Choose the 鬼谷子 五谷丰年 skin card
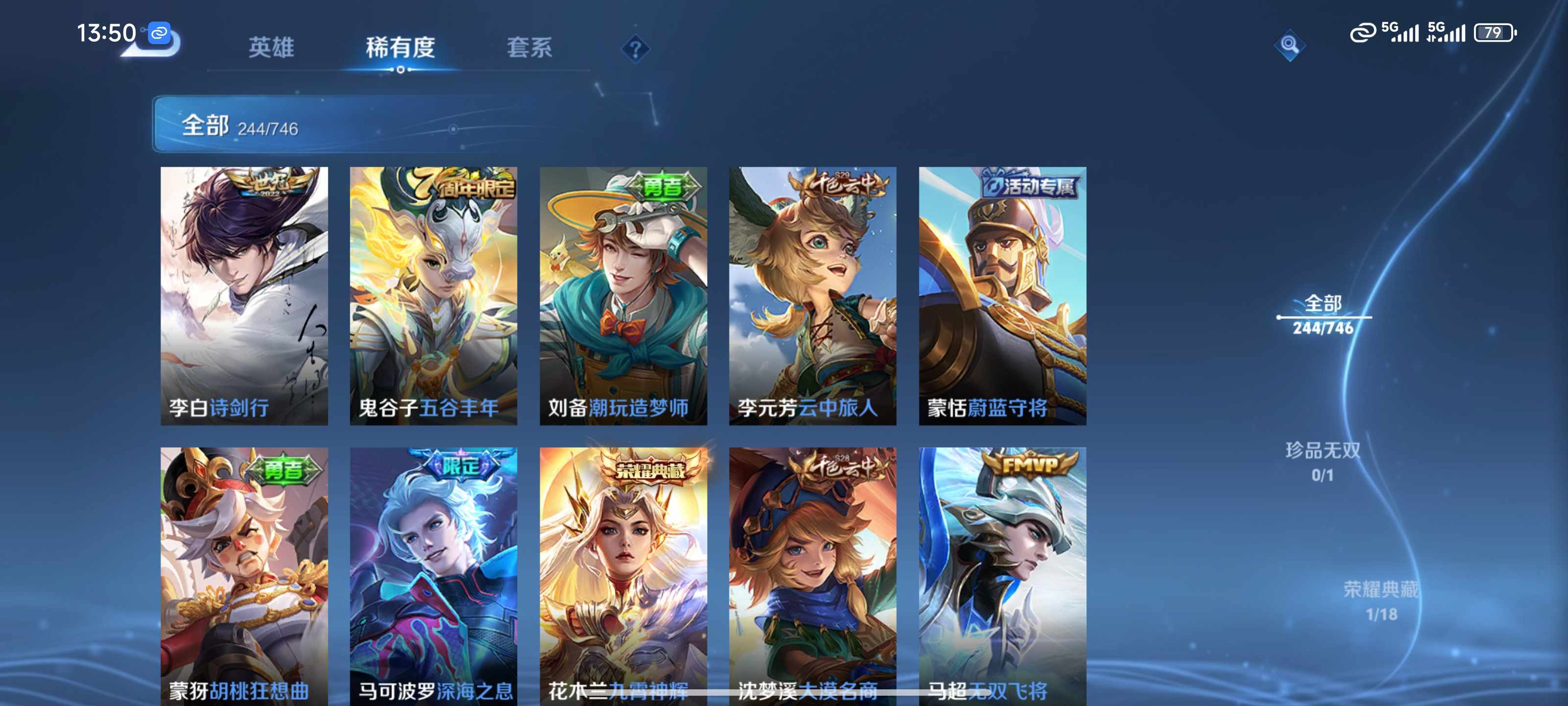This screenshot has height=706, width=1568. [x=433, y=296]
